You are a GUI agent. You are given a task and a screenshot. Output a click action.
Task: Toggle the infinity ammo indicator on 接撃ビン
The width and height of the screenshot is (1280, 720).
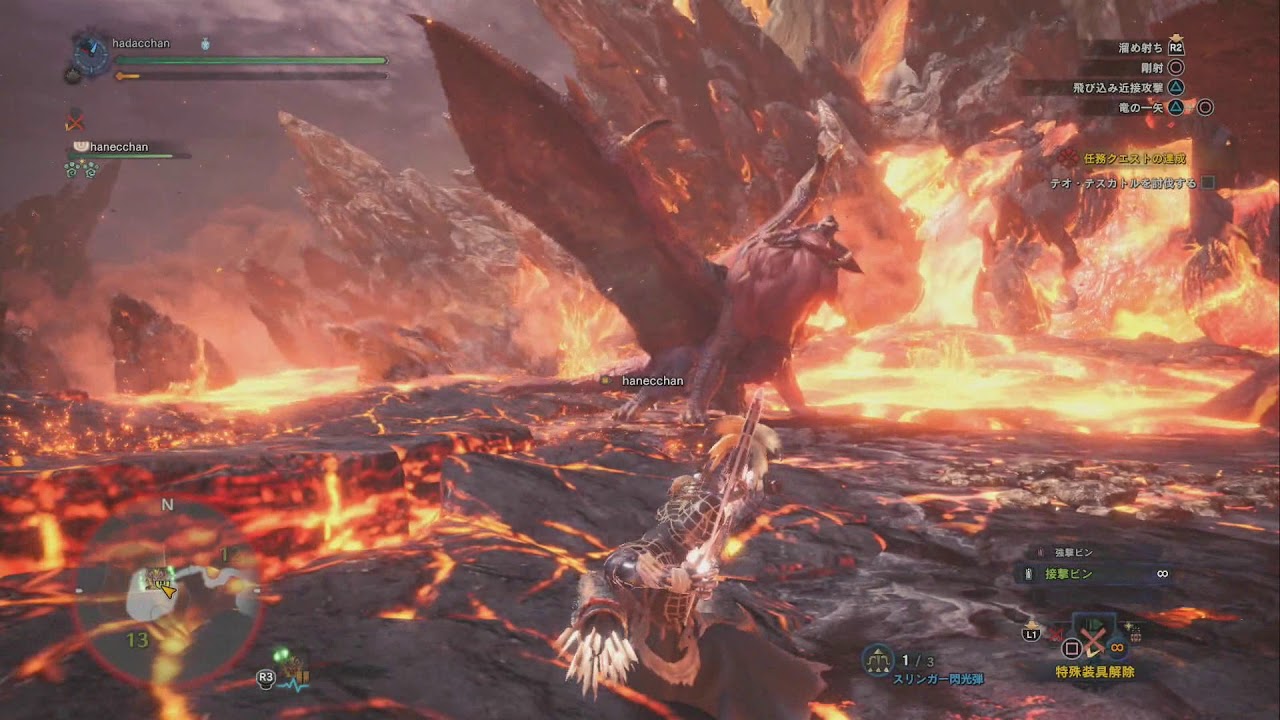point(1161,573)
